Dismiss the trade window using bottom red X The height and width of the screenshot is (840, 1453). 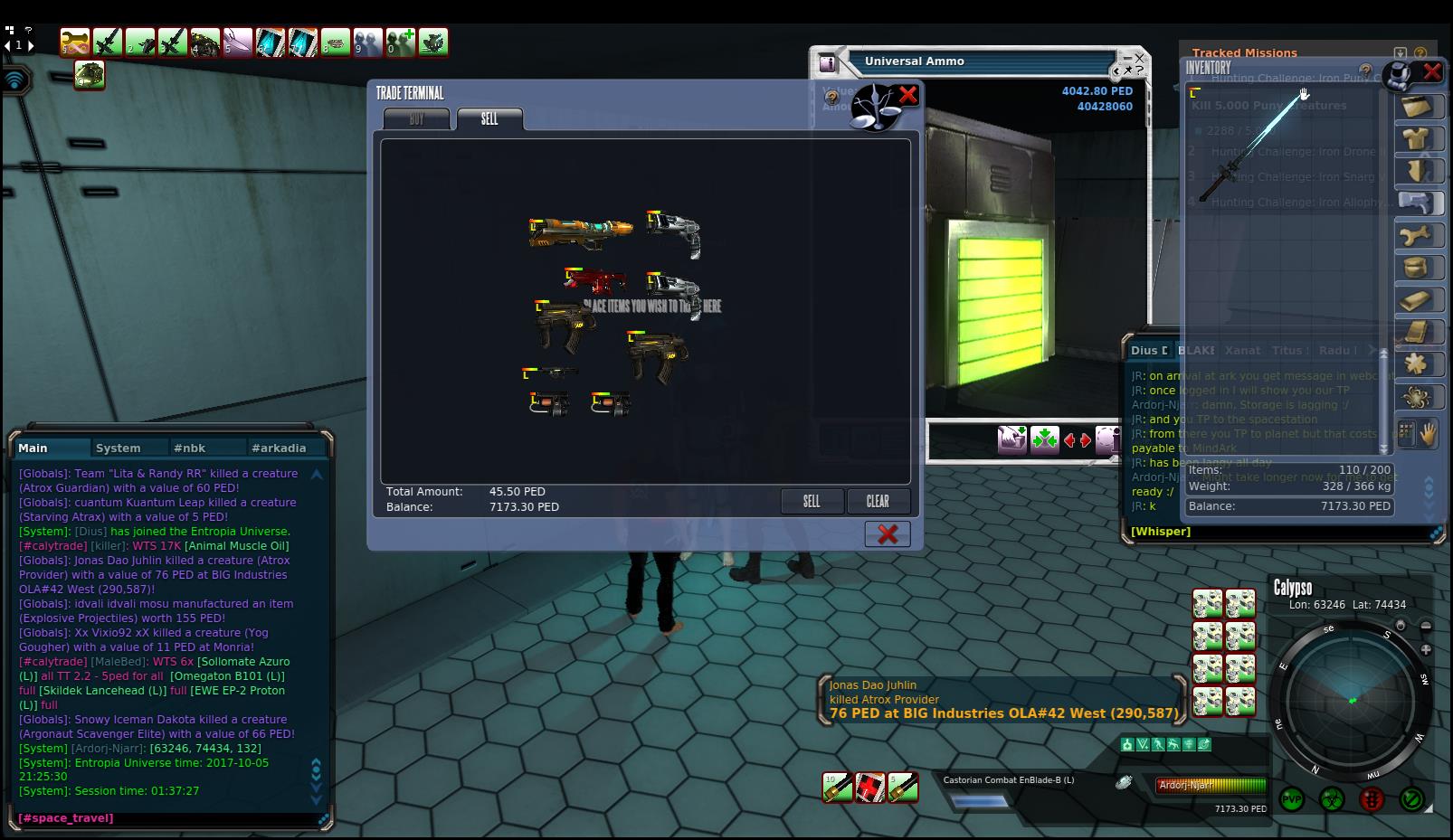888,533
